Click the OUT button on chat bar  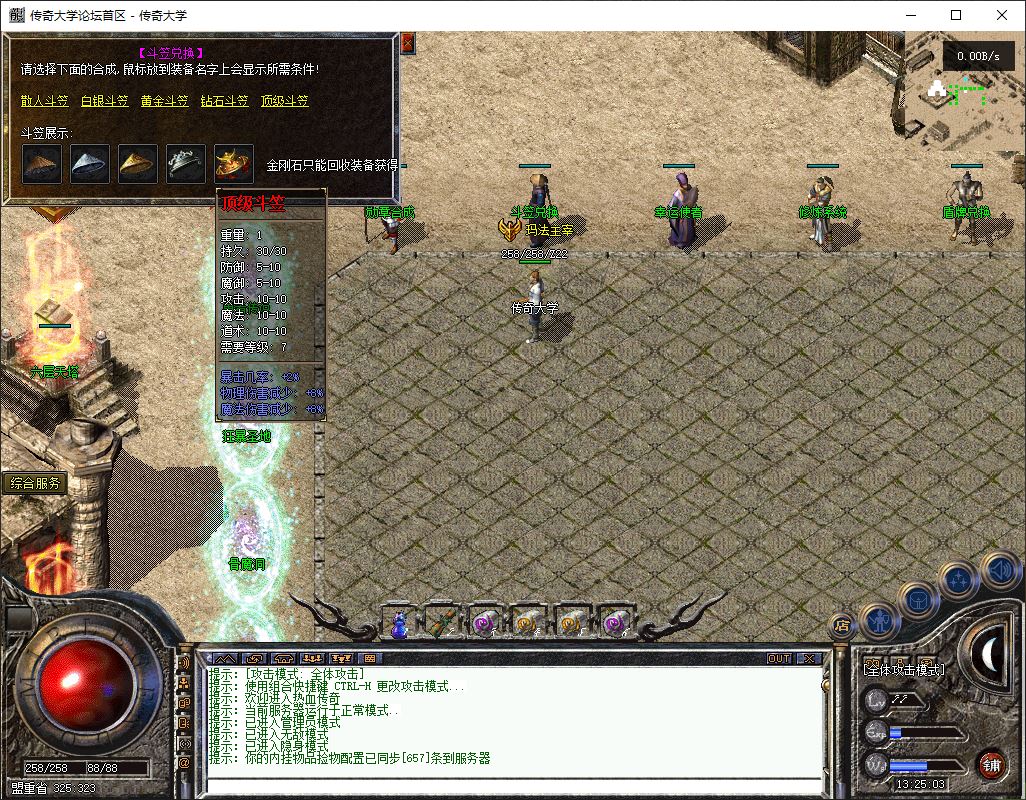coord(778,659)
